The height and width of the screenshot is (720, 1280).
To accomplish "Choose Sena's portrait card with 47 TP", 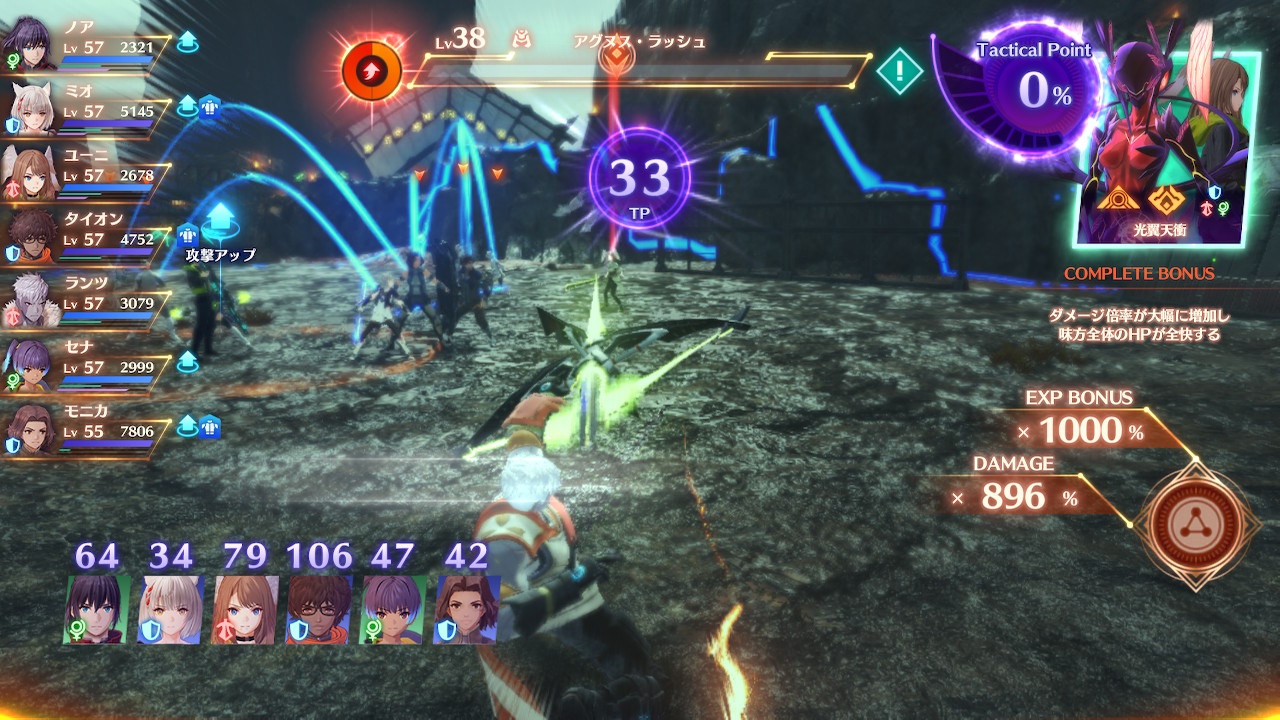I will (x=393, y=608).
